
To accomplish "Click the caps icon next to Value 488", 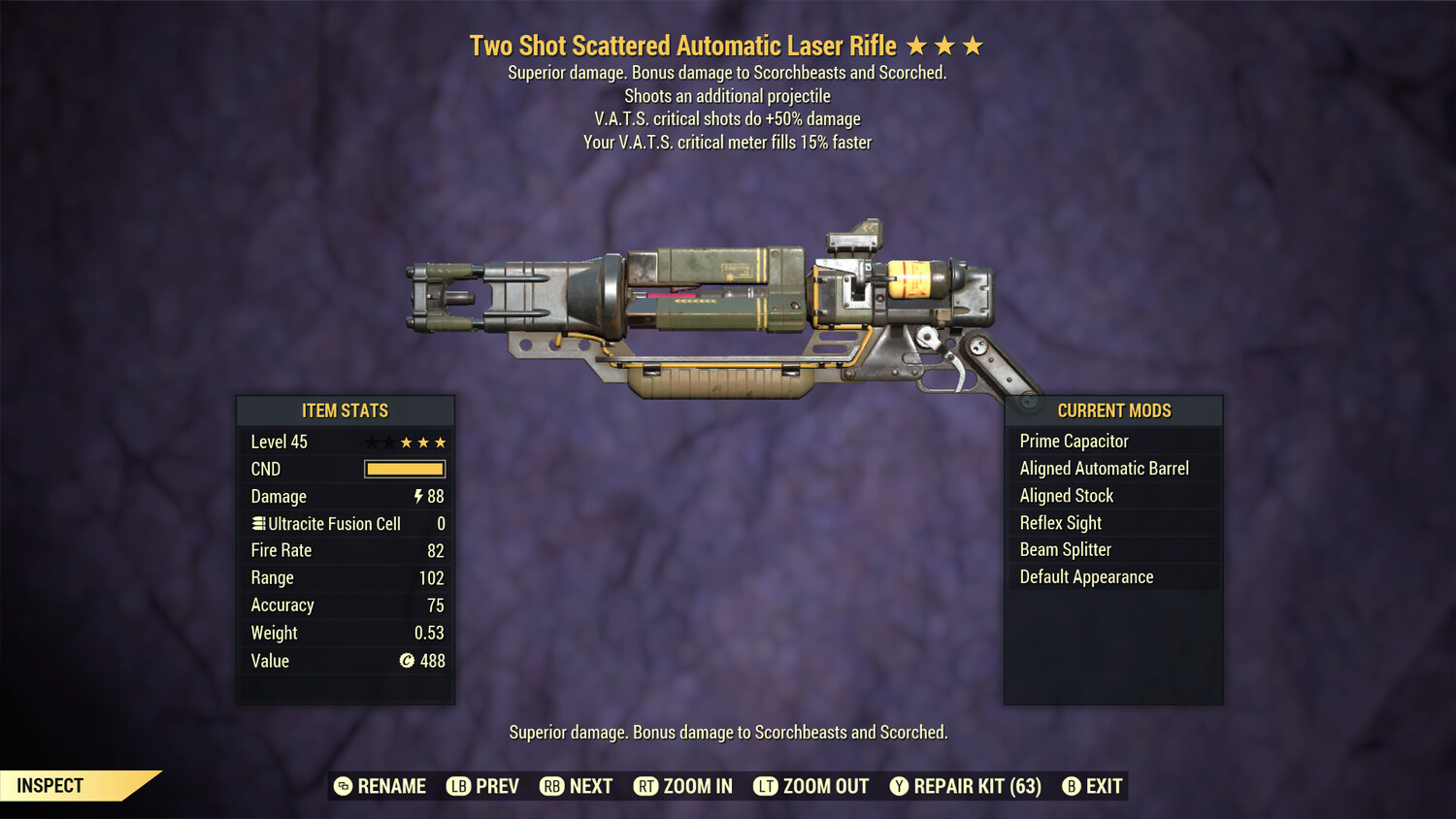I will point(409,661).
